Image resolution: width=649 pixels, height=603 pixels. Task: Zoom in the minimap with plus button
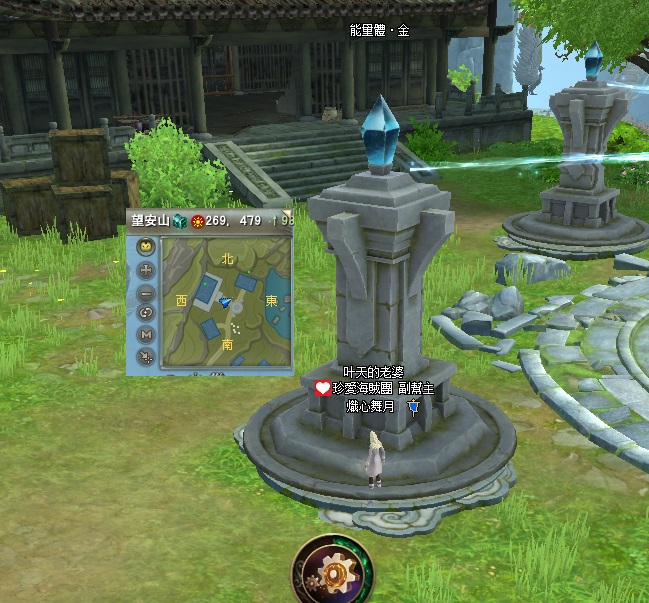pos(146,270)
